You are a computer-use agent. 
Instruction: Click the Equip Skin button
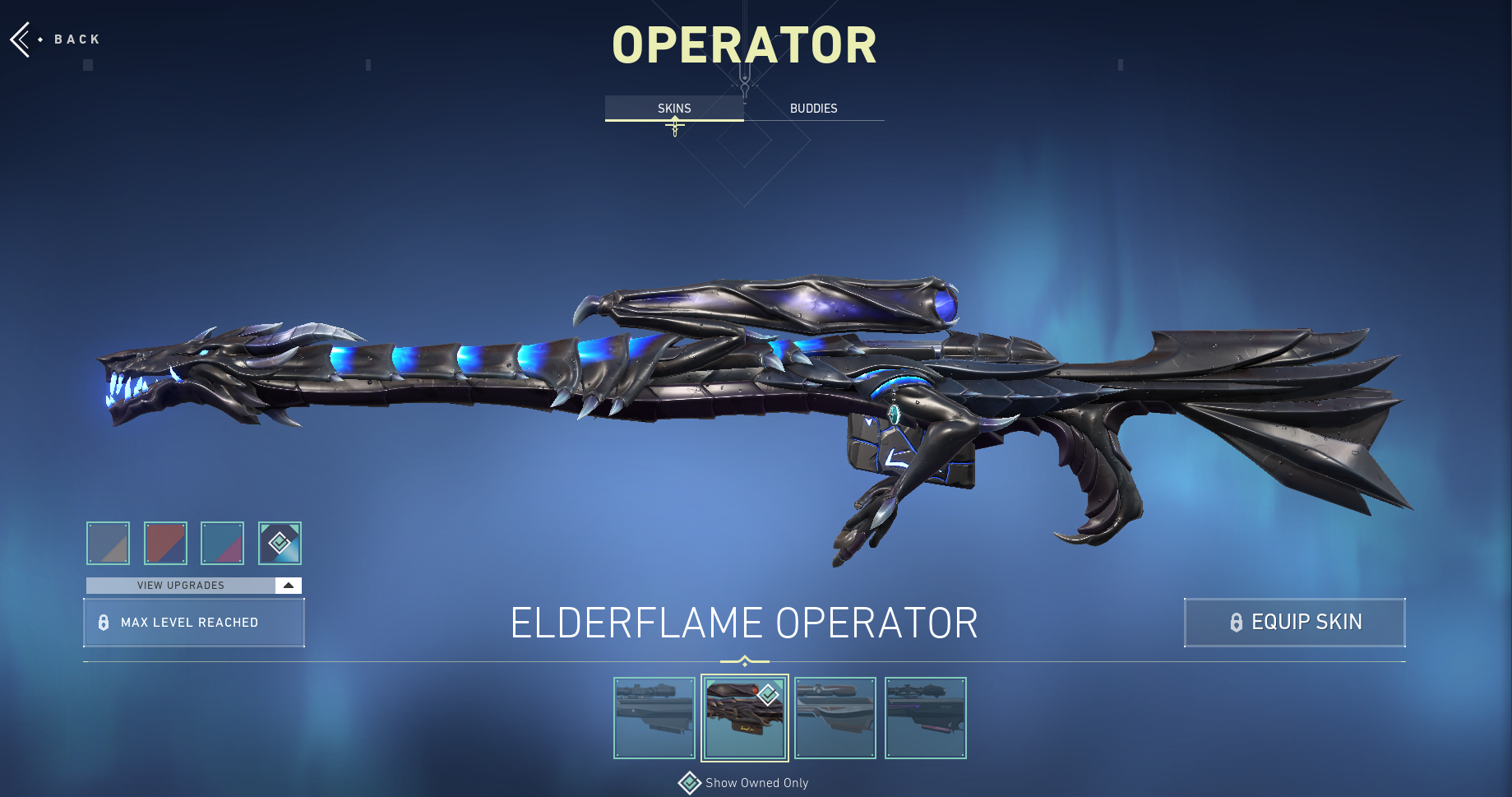point(1294,623)
